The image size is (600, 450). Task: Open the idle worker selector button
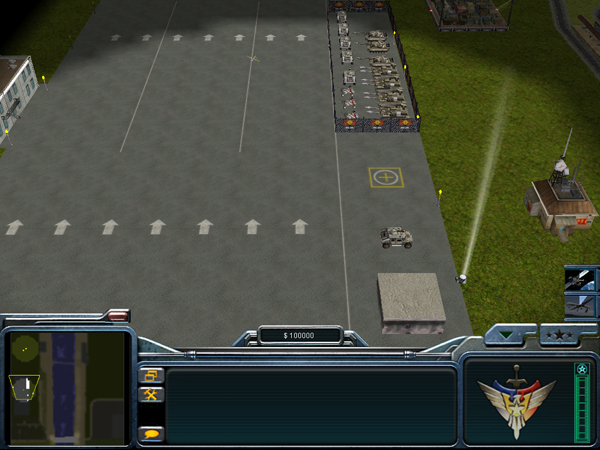(152, 376)
